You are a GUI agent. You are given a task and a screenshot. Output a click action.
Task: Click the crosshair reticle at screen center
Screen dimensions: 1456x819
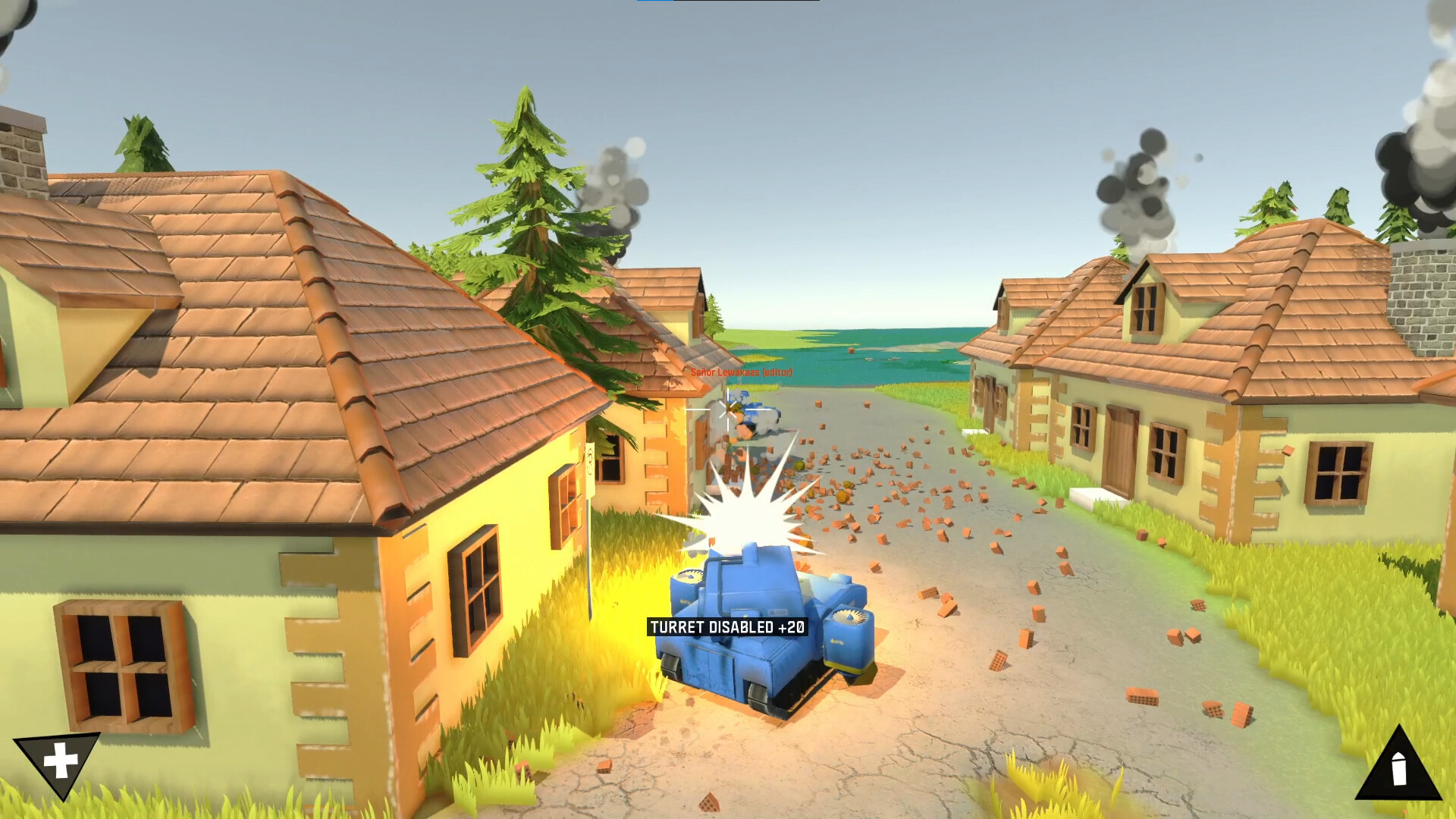[x=728, y=409]
